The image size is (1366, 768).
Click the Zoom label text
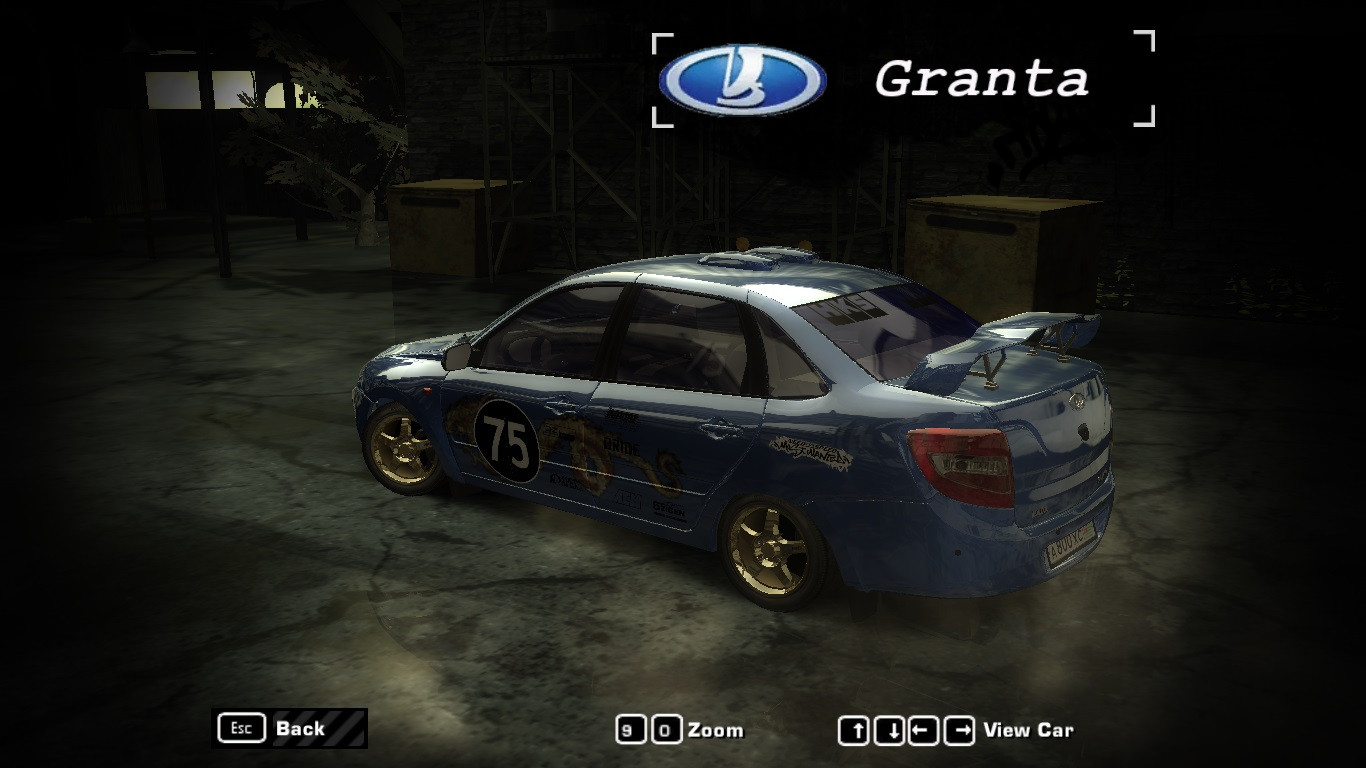(x=717, y=730)
